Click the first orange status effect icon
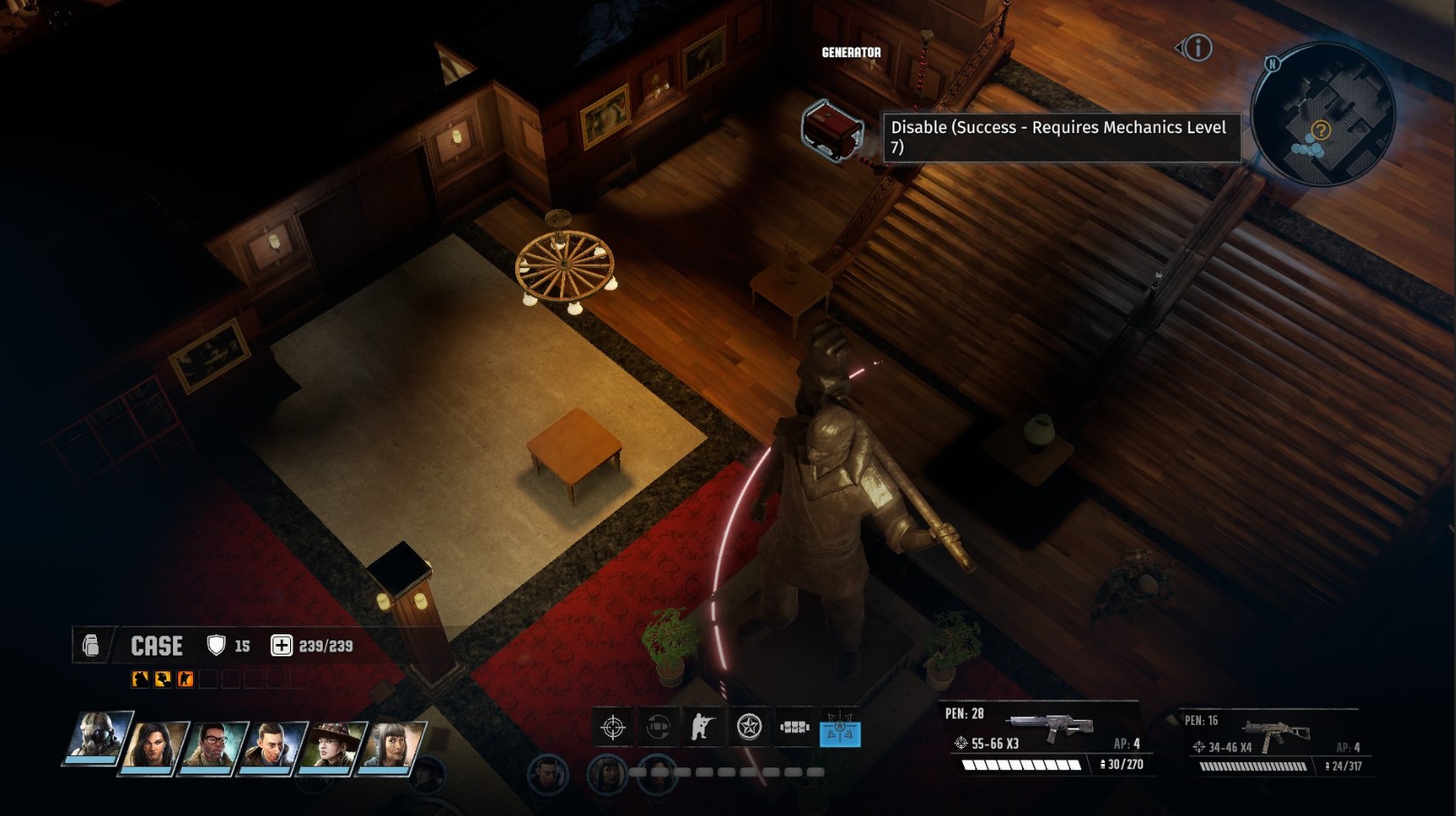Screen dimensions: 1456x816 coord(138,678)
